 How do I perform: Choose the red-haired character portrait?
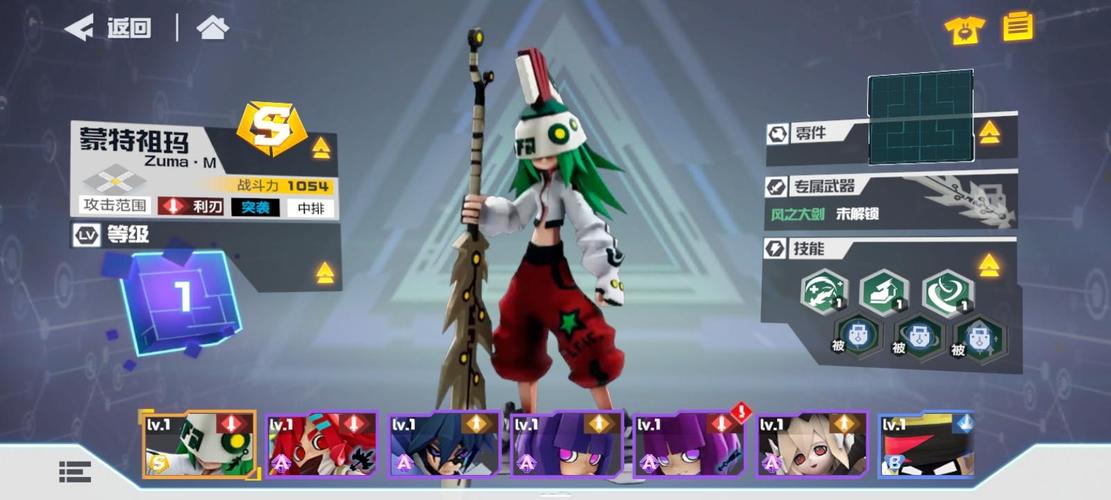coord(321,443)
